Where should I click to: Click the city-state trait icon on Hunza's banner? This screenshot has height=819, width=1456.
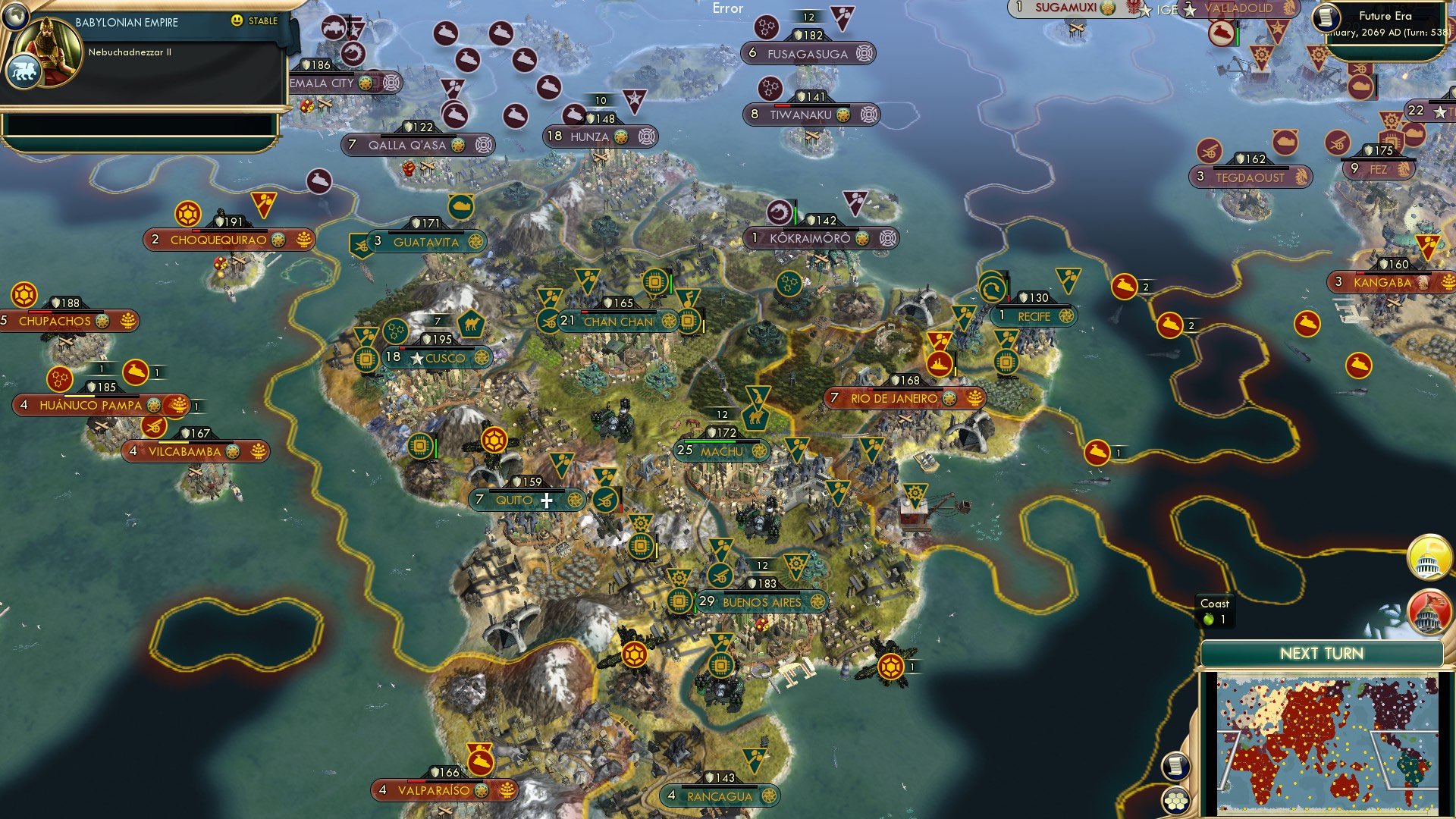tap(645, 137)
